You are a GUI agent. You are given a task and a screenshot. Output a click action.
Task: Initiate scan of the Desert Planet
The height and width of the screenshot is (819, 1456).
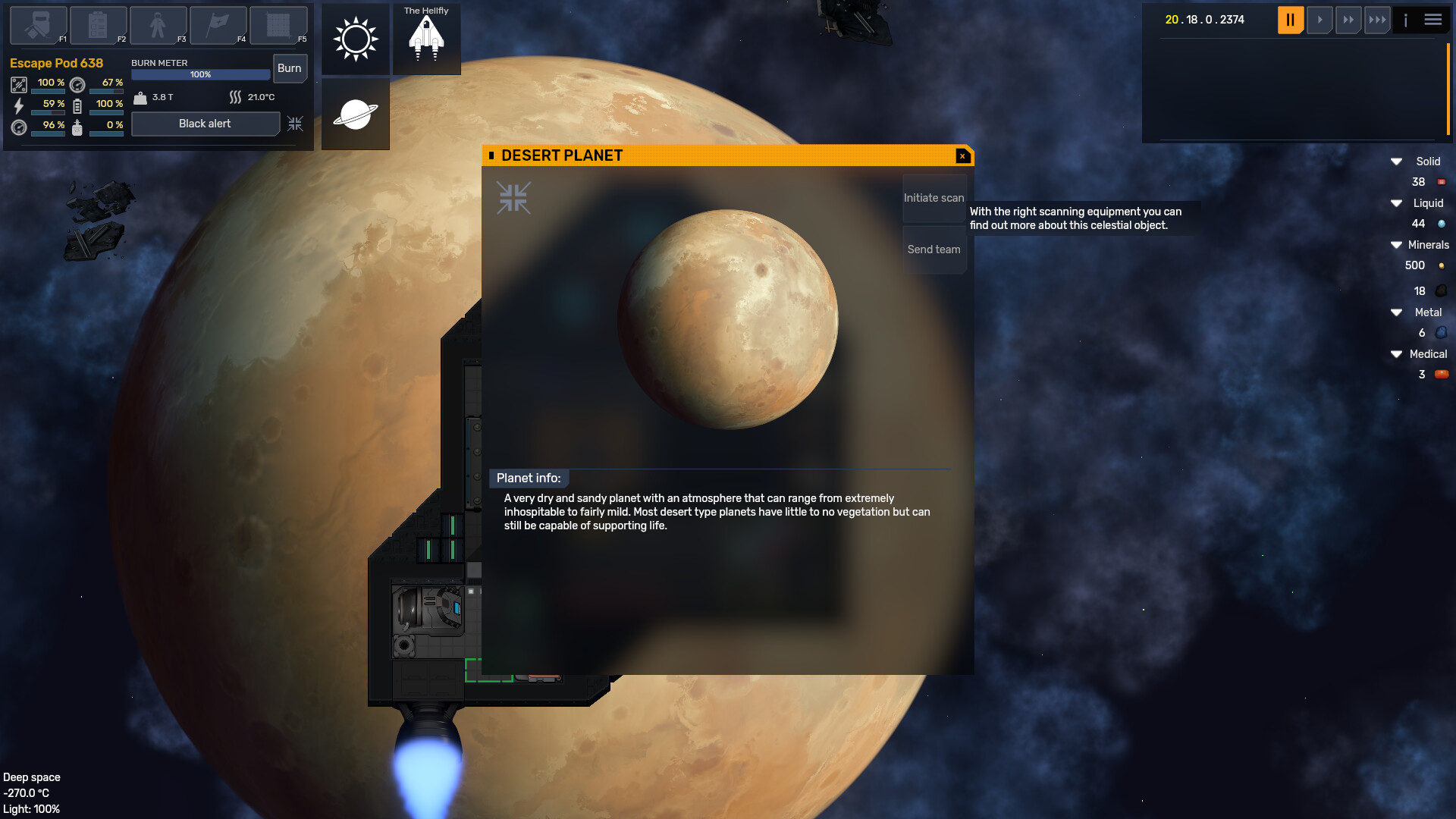click(934, 197)
